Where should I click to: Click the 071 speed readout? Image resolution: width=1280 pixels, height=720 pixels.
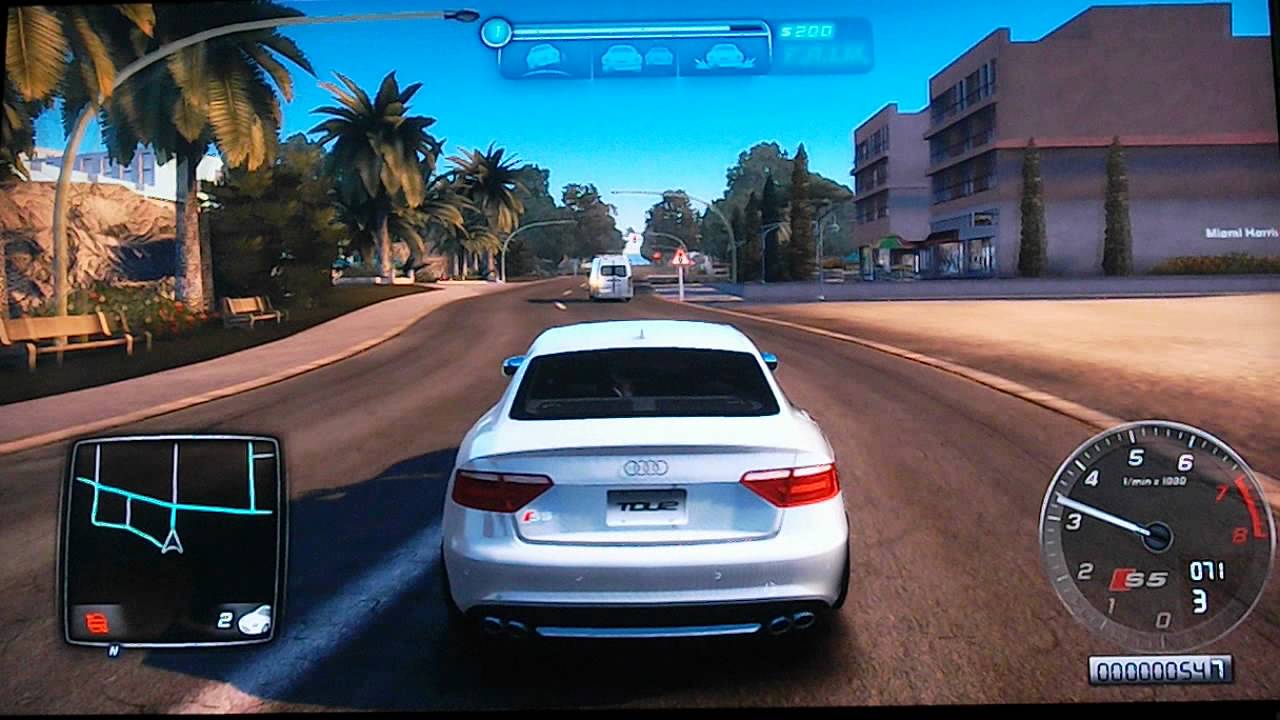point(1207,571)
